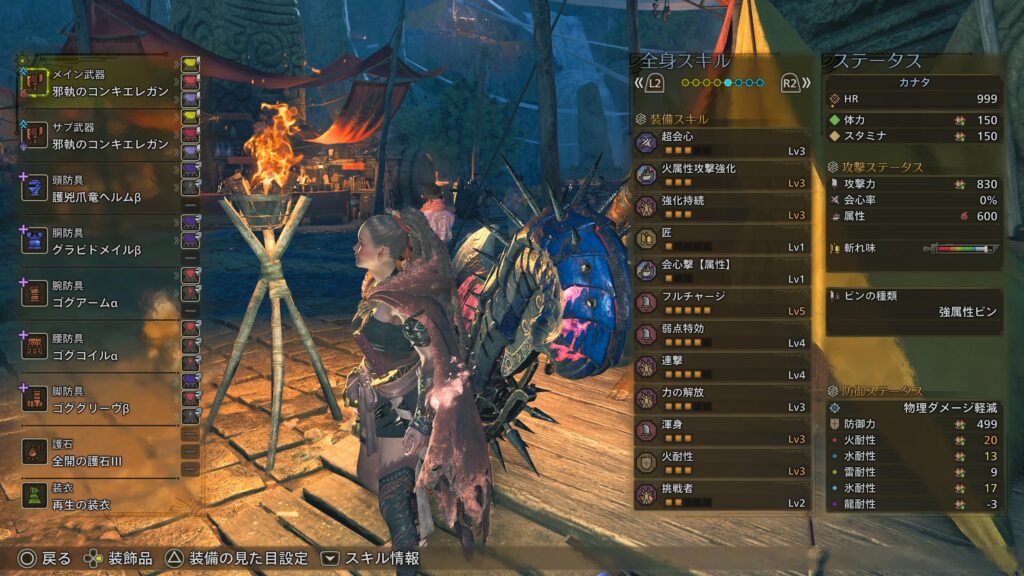This screenshot has width=1024, height=576.
Task: Choose the 力の解放 skill entry
Action: coord(722,399)
